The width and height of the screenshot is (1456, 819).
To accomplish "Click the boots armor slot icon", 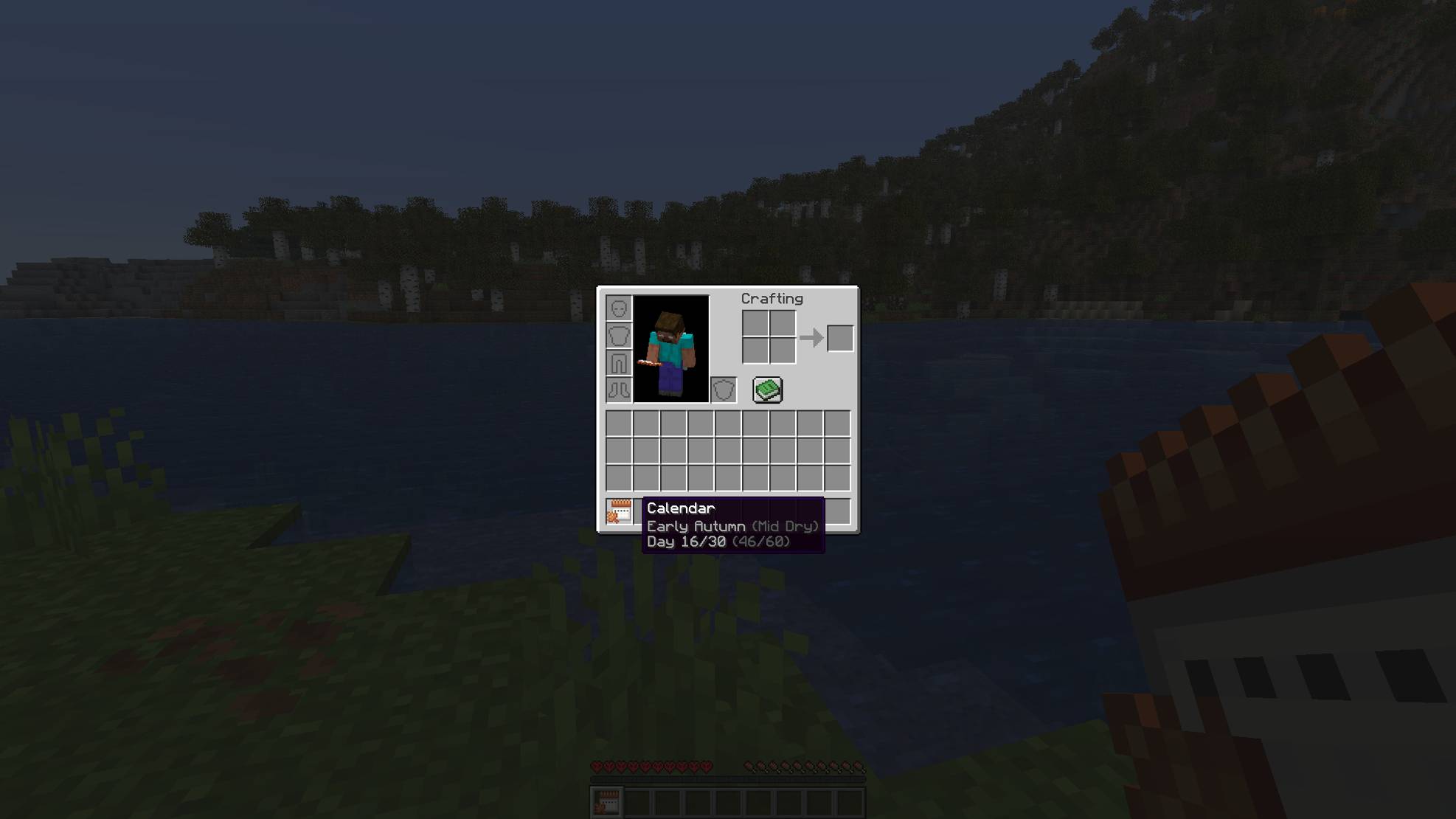I will coord(619,389).
